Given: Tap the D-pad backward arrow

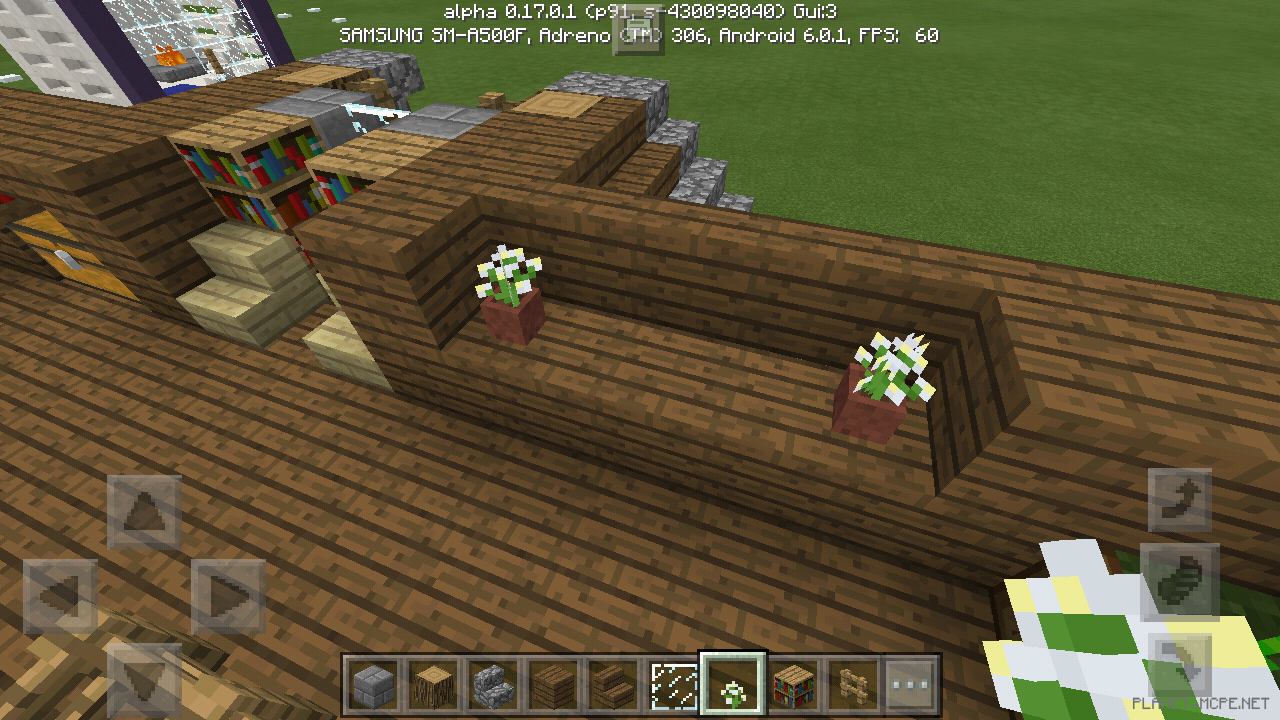Looking at the screenshot, I should (x=144, y=680).
